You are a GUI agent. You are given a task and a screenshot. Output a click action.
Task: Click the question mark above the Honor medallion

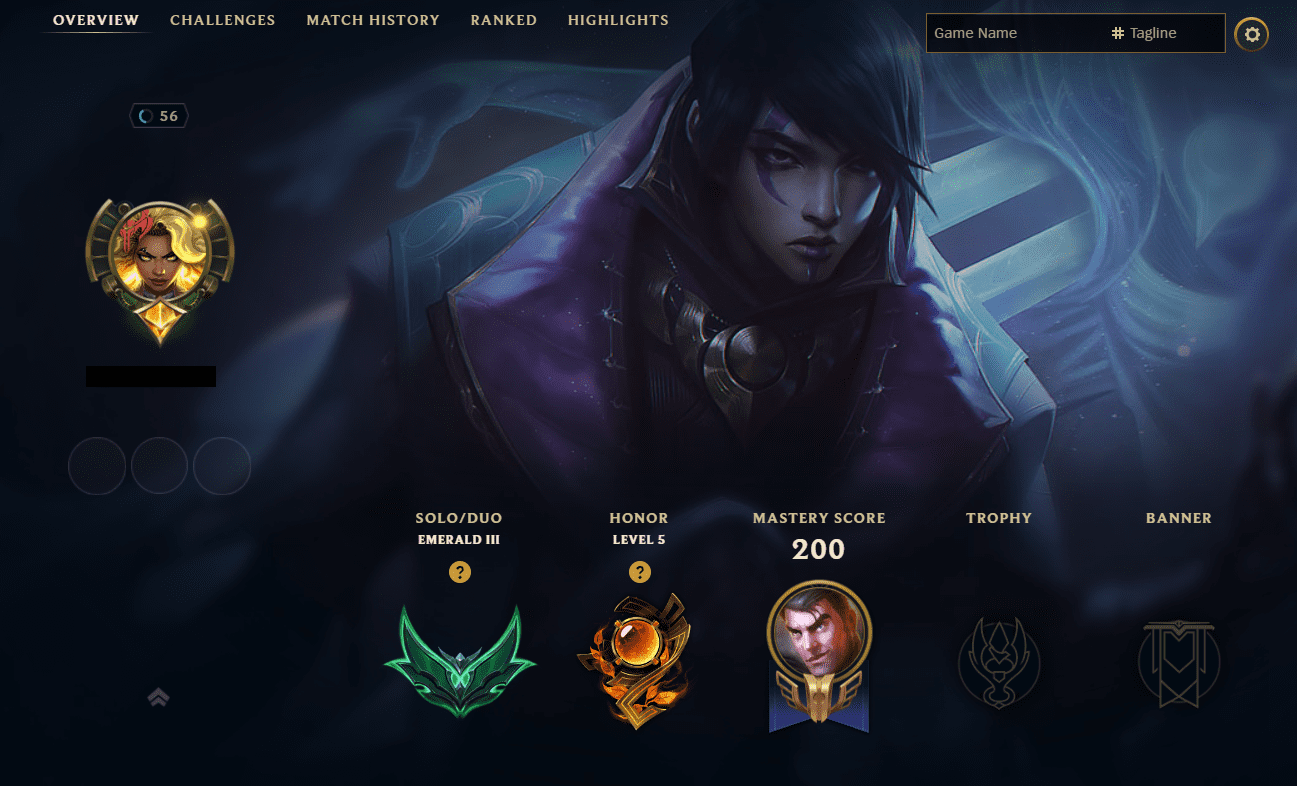[640, 572]
